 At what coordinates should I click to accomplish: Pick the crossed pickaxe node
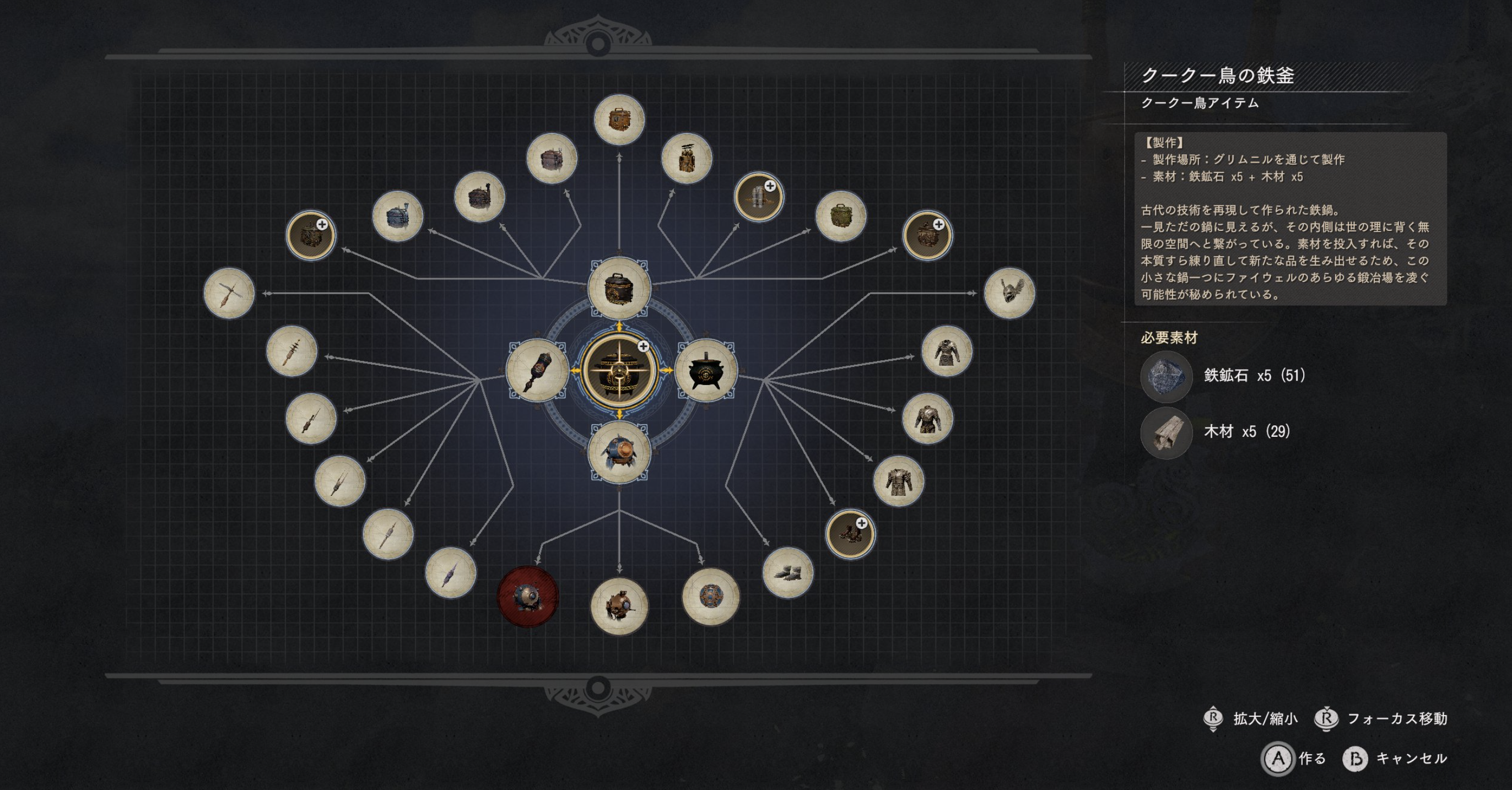(x=229, y=293)
